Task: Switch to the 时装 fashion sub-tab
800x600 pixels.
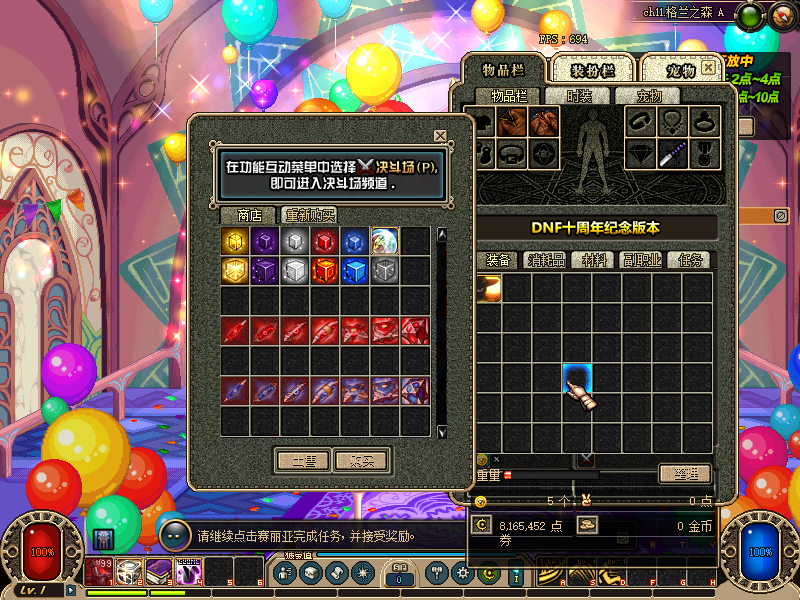Action: tap(579, 96)
